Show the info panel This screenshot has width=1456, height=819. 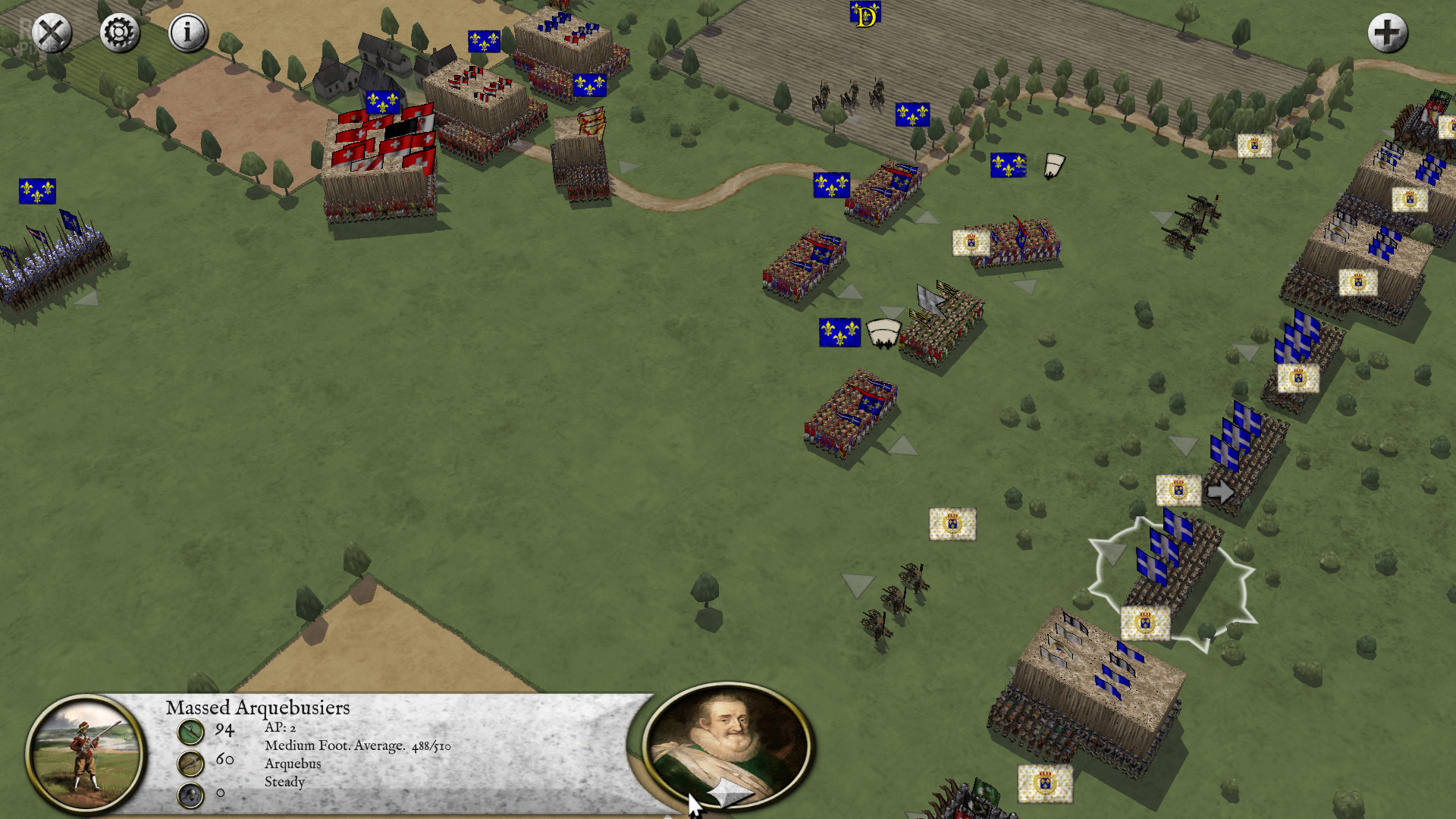[187, 33]
